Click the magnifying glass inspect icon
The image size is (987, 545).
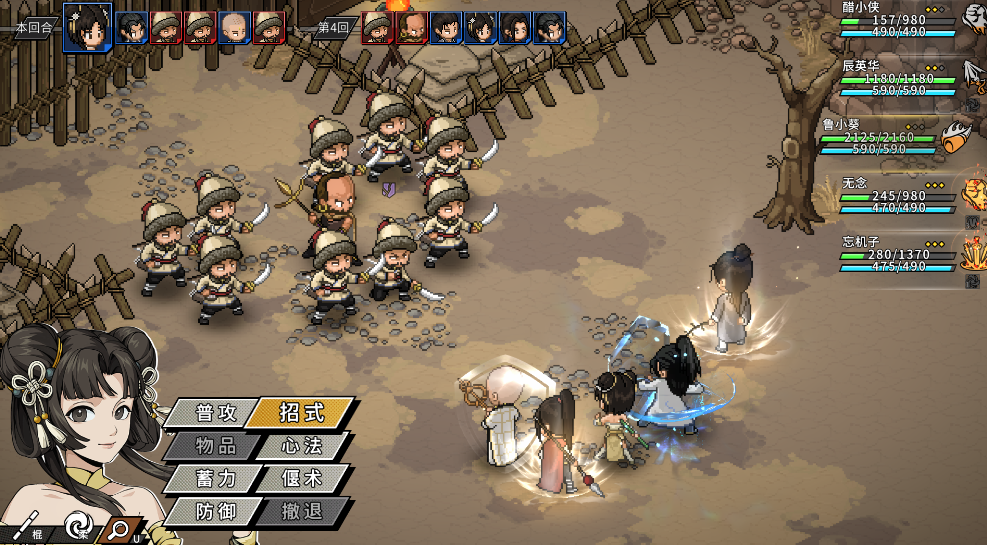(x=119, y=528)
